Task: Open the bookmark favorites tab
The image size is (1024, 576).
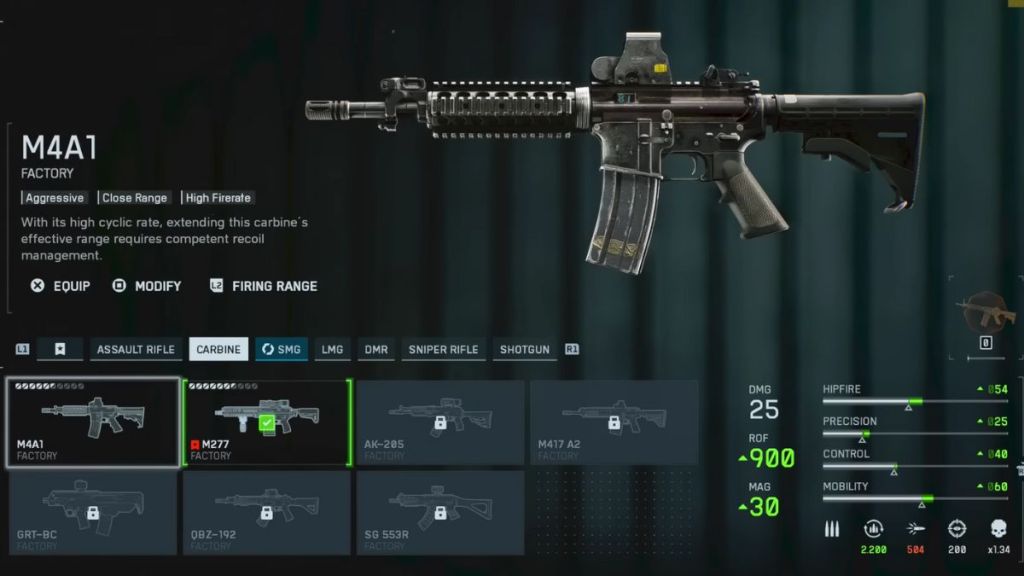Action: click(x=60, y=349)
